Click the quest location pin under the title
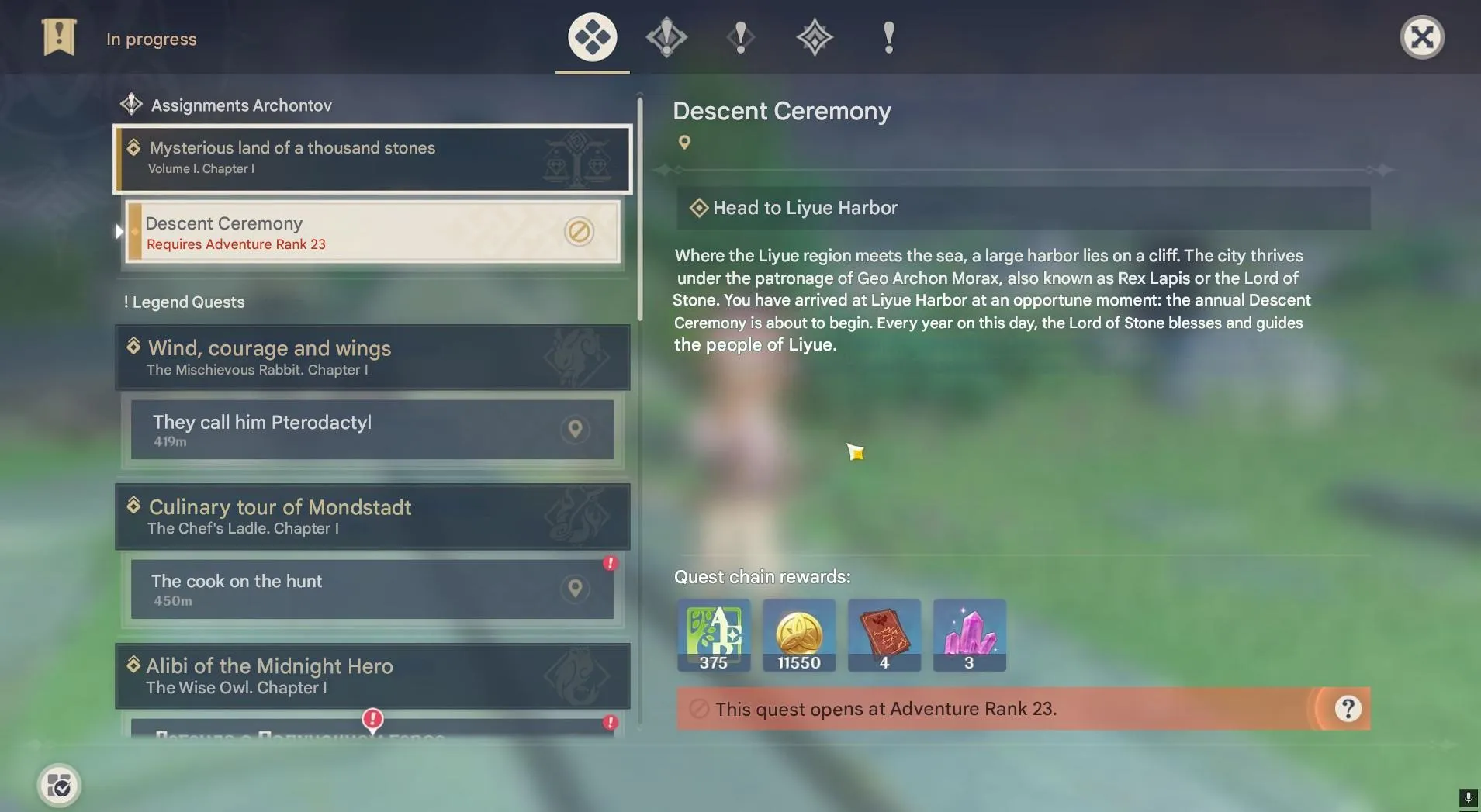The height and width of the screenshot is (812, 1481). [684, 143]
